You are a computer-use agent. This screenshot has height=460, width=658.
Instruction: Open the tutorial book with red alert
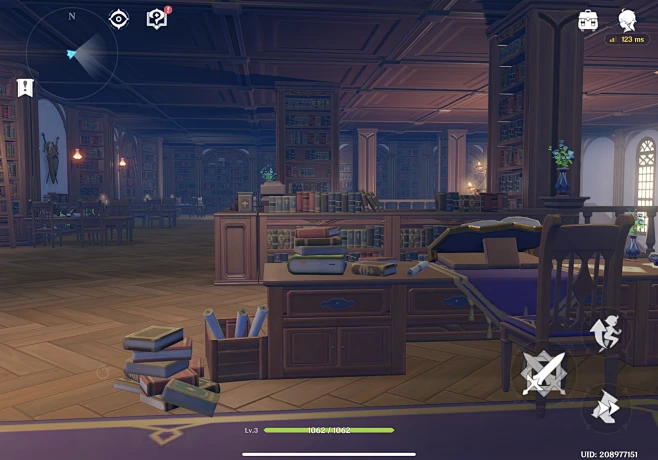[x=157, y=18]
